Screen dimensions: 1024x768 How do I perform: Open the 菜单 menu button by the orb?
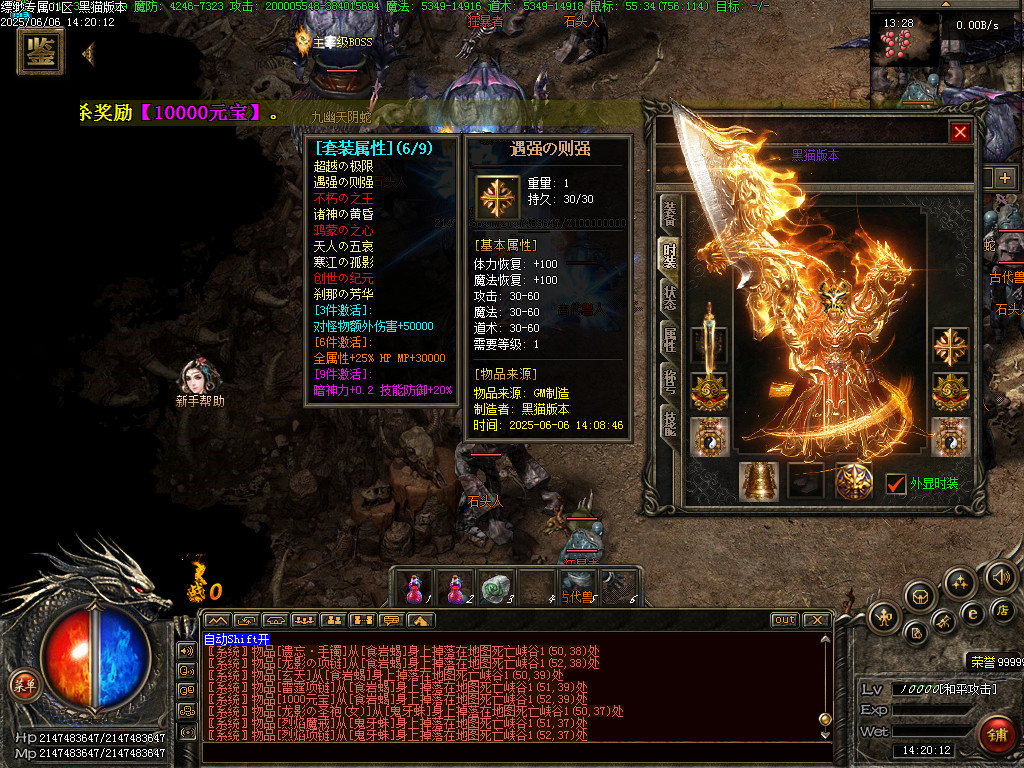pyautogui.click(x=23, y=685)
